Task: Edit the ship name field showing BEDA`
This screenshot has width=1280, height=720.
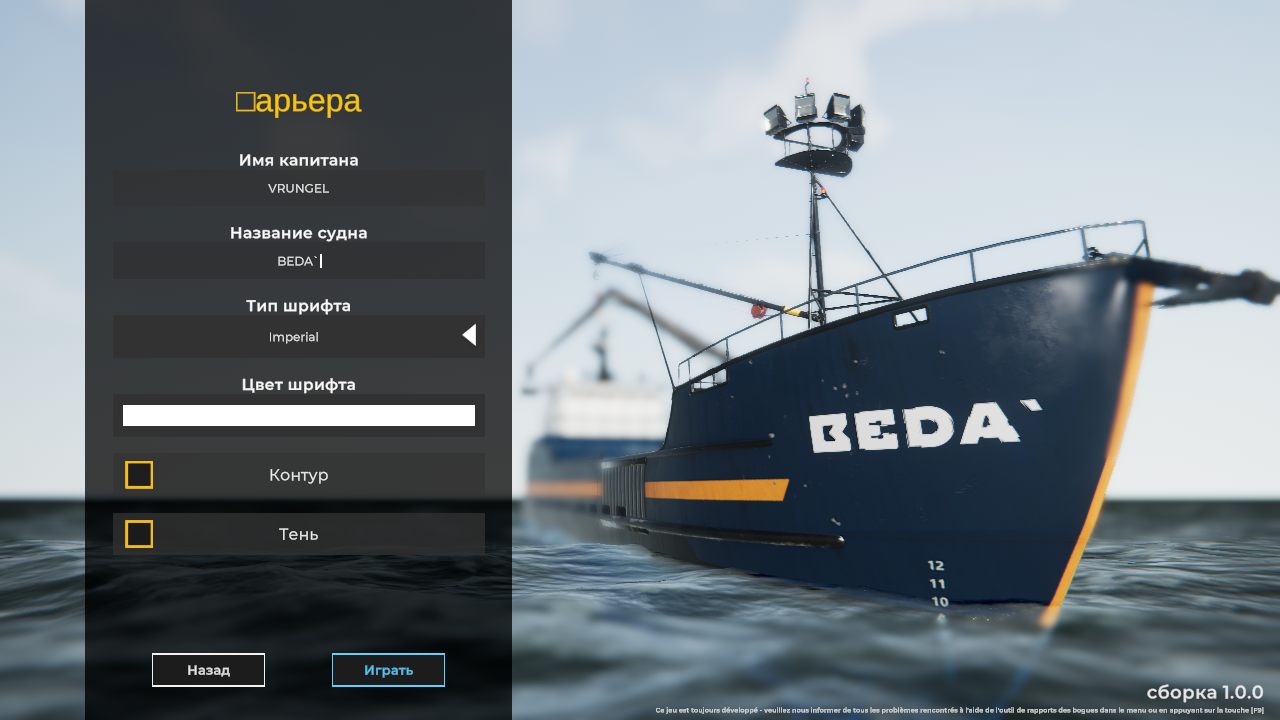Action: click(x=298, y=261)
